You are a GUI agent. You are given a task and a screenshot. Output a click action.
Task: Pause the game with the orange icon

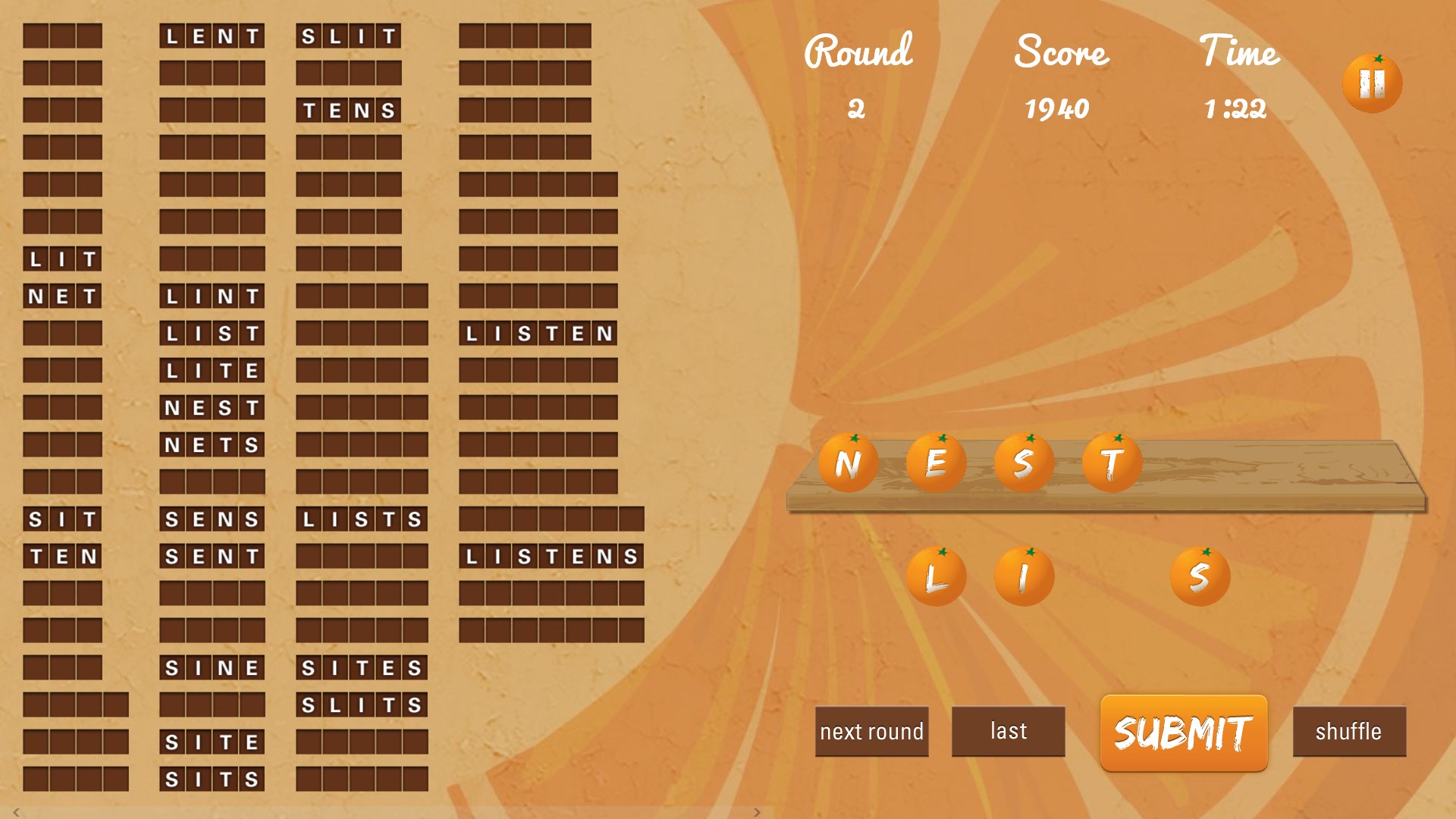click(1372, 83)
